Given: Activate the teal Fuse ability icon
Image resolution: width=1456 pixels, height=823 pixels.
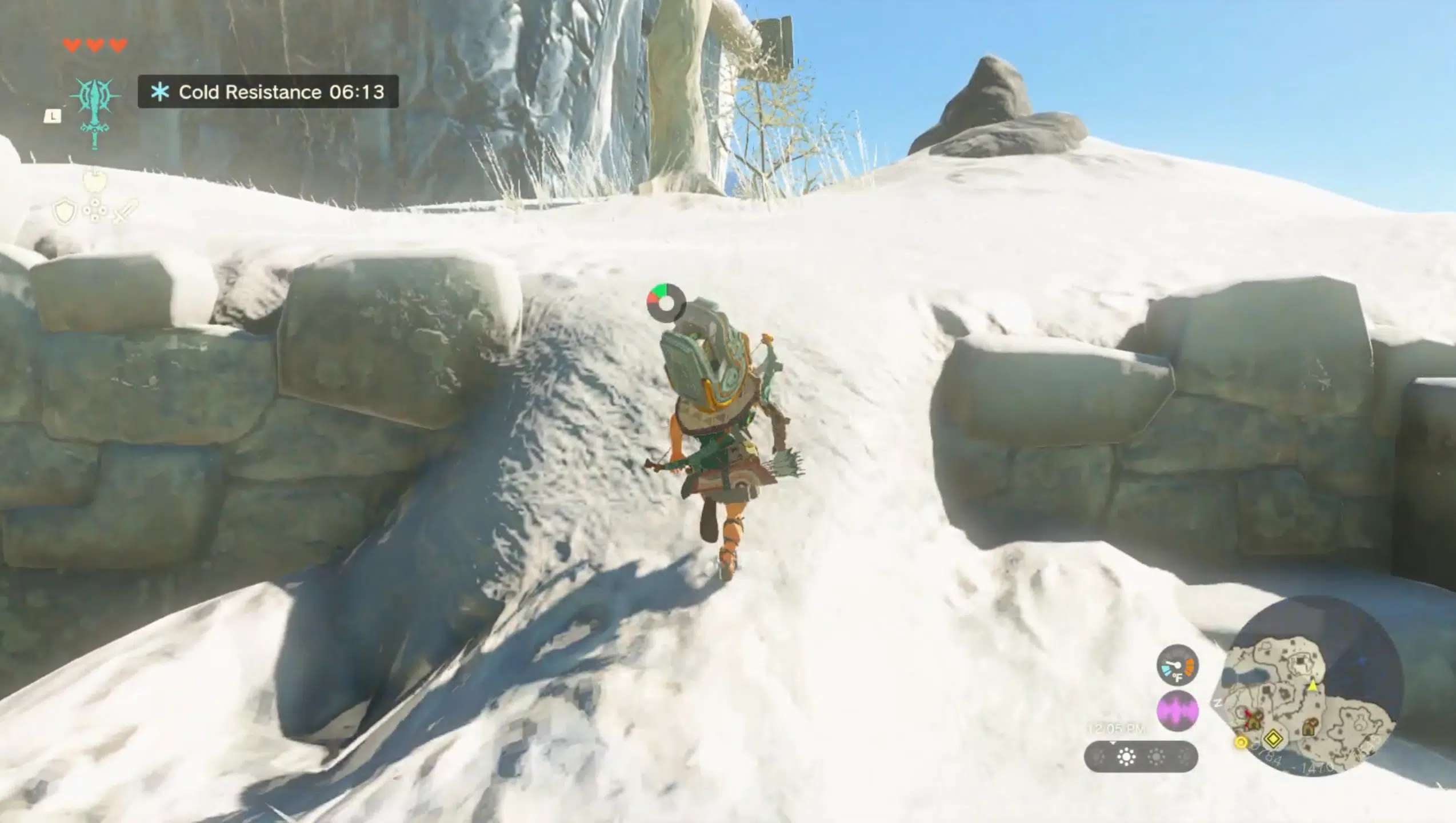Looking at the screenshot, I should (95, 113).
